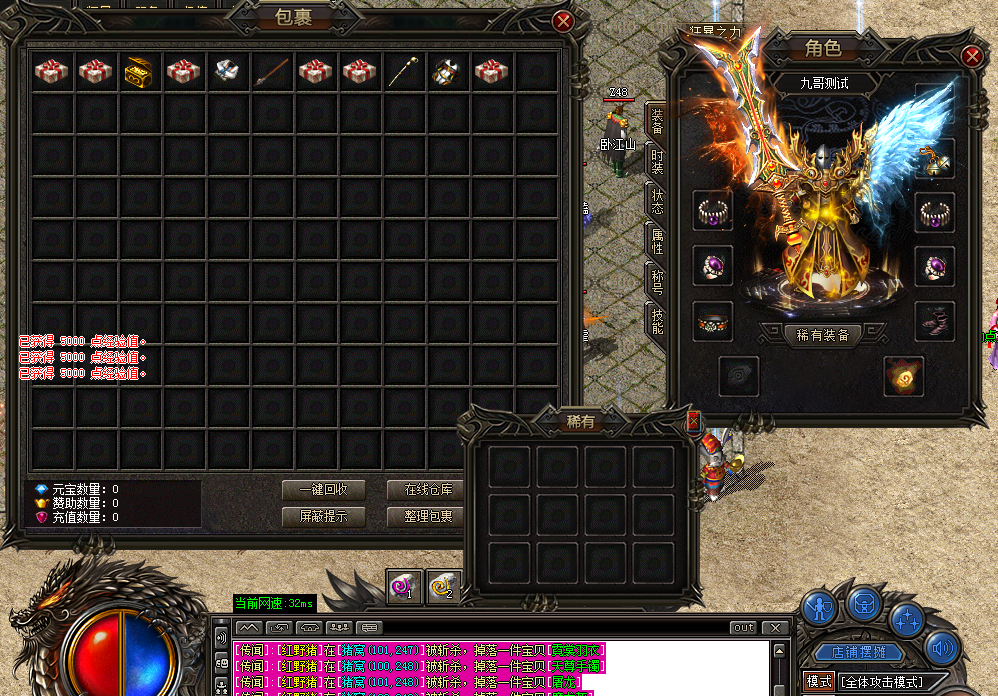Image resolution: width=998 pixels, height=696 pixels.
Task: Open the 状态 status tab
Action: [x=657, y=199]
